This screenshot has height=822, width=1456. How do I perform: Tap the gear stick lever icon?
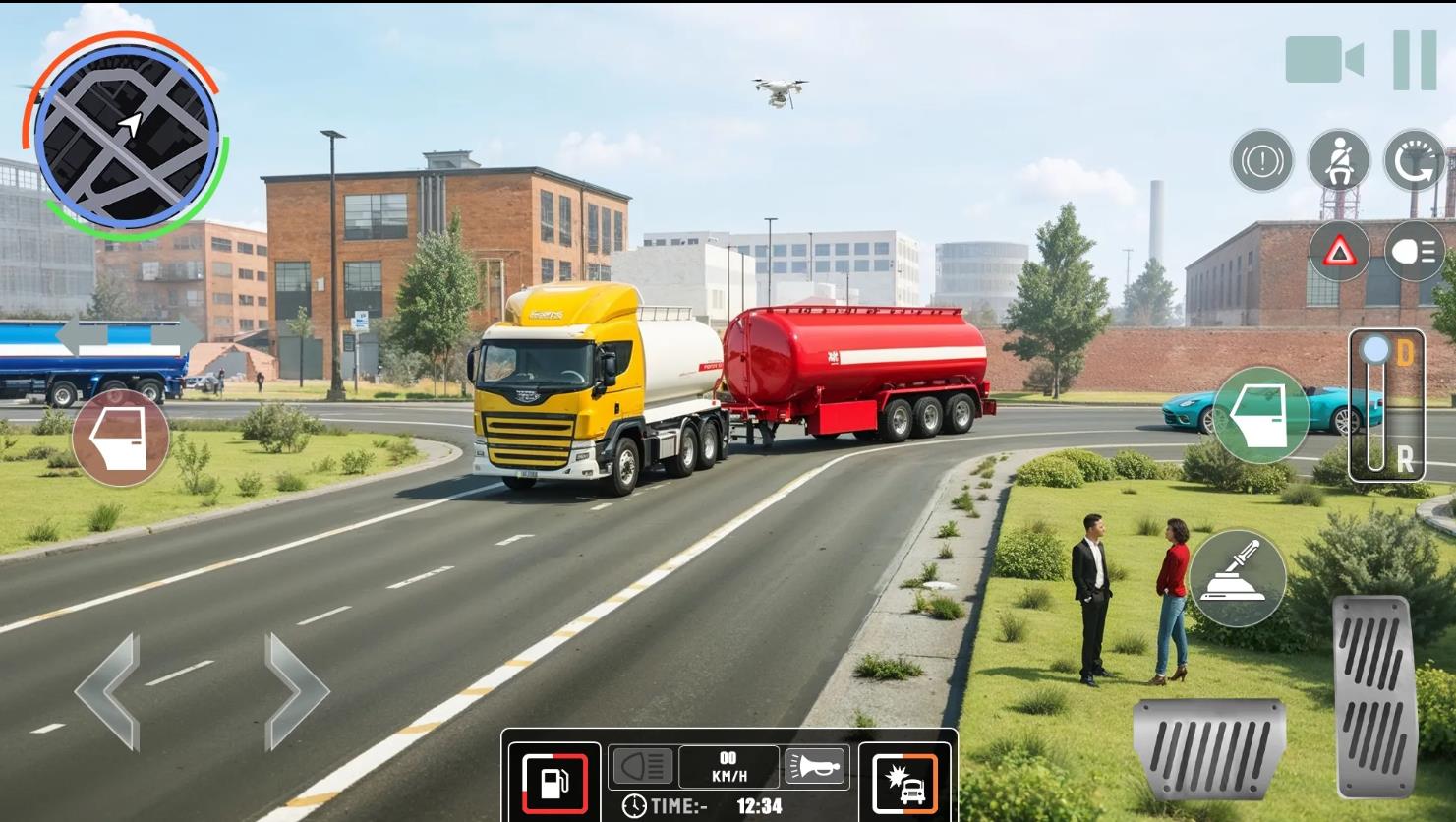pos(1237,578)
